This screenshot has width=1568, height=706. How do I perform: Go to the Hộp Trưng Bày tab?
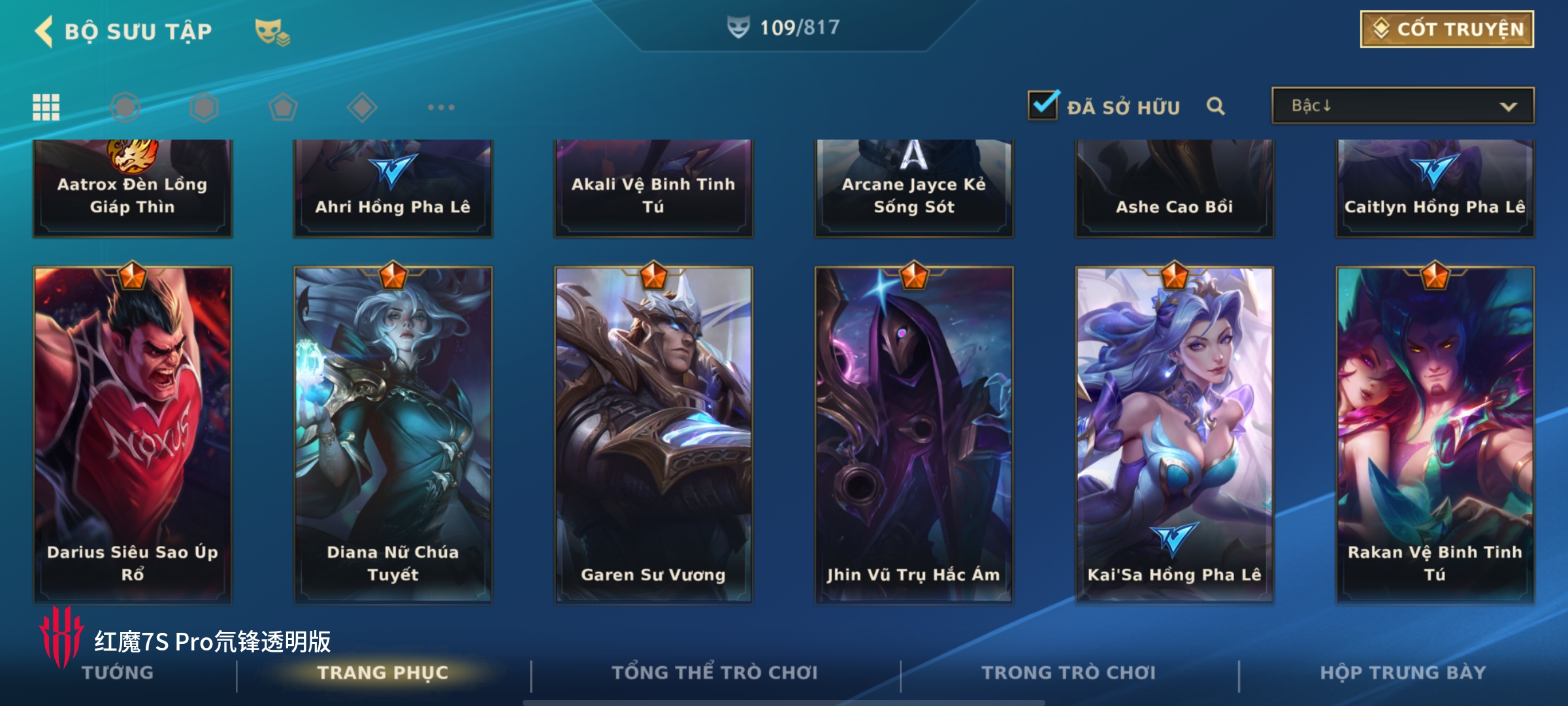(1403, 673)
